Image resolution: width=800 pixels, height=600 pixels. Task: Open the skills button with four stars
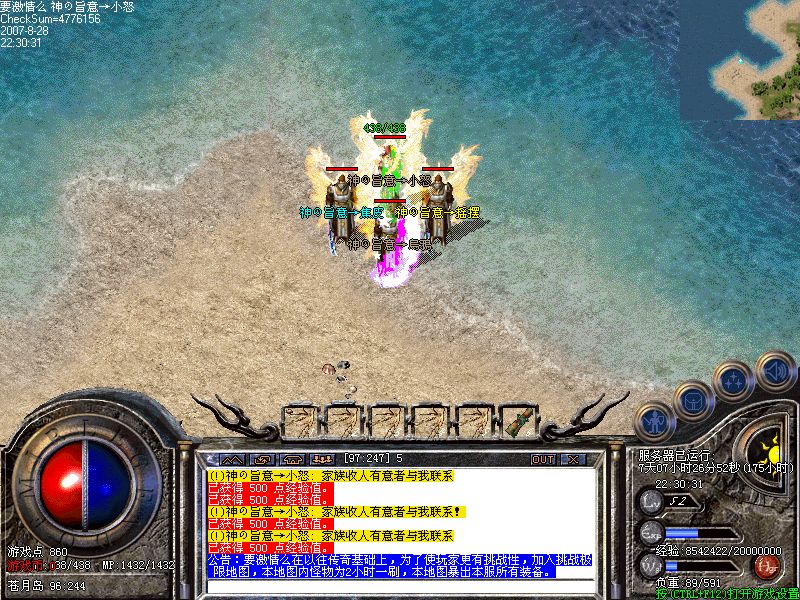(x=734, y=379)
